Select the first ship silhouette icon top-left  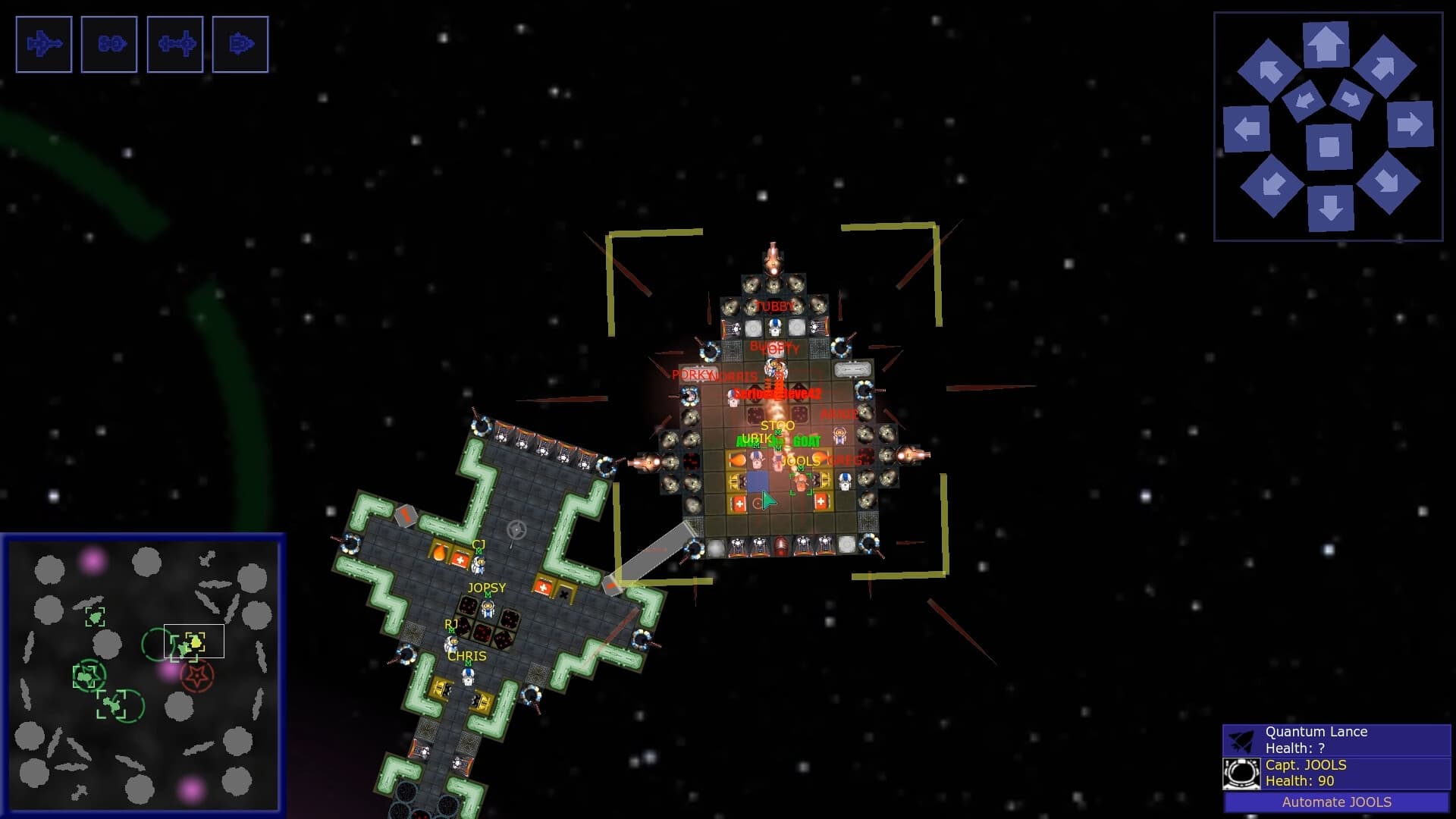click(x=43, y=45)
